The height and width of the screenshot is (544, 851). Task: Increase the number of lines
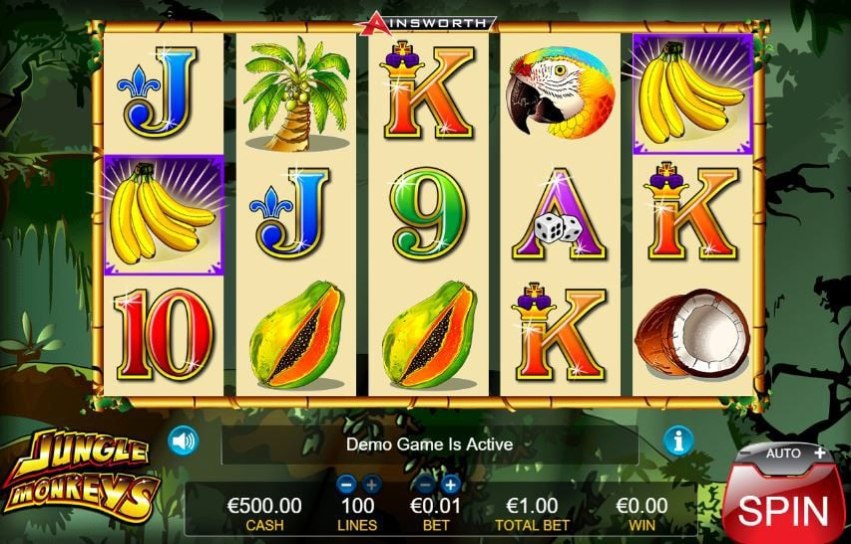coord(372,484)
